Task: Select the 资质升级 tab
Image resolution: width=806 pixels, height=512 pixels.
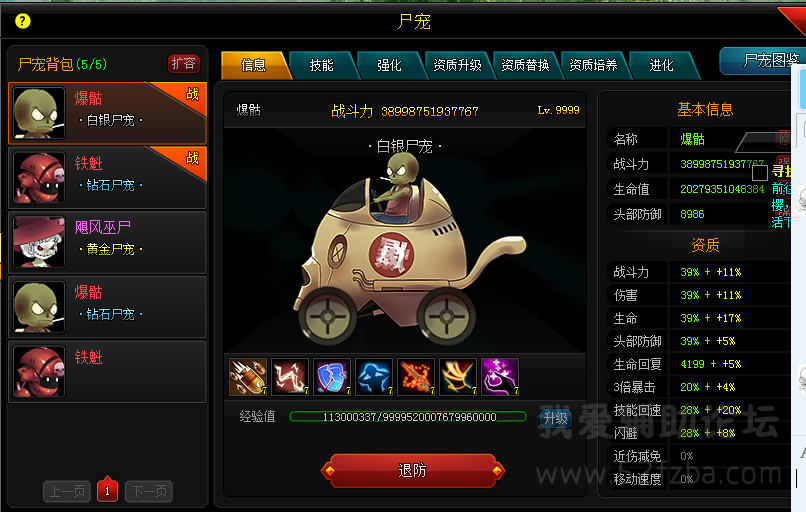Action: coord(457,65)
